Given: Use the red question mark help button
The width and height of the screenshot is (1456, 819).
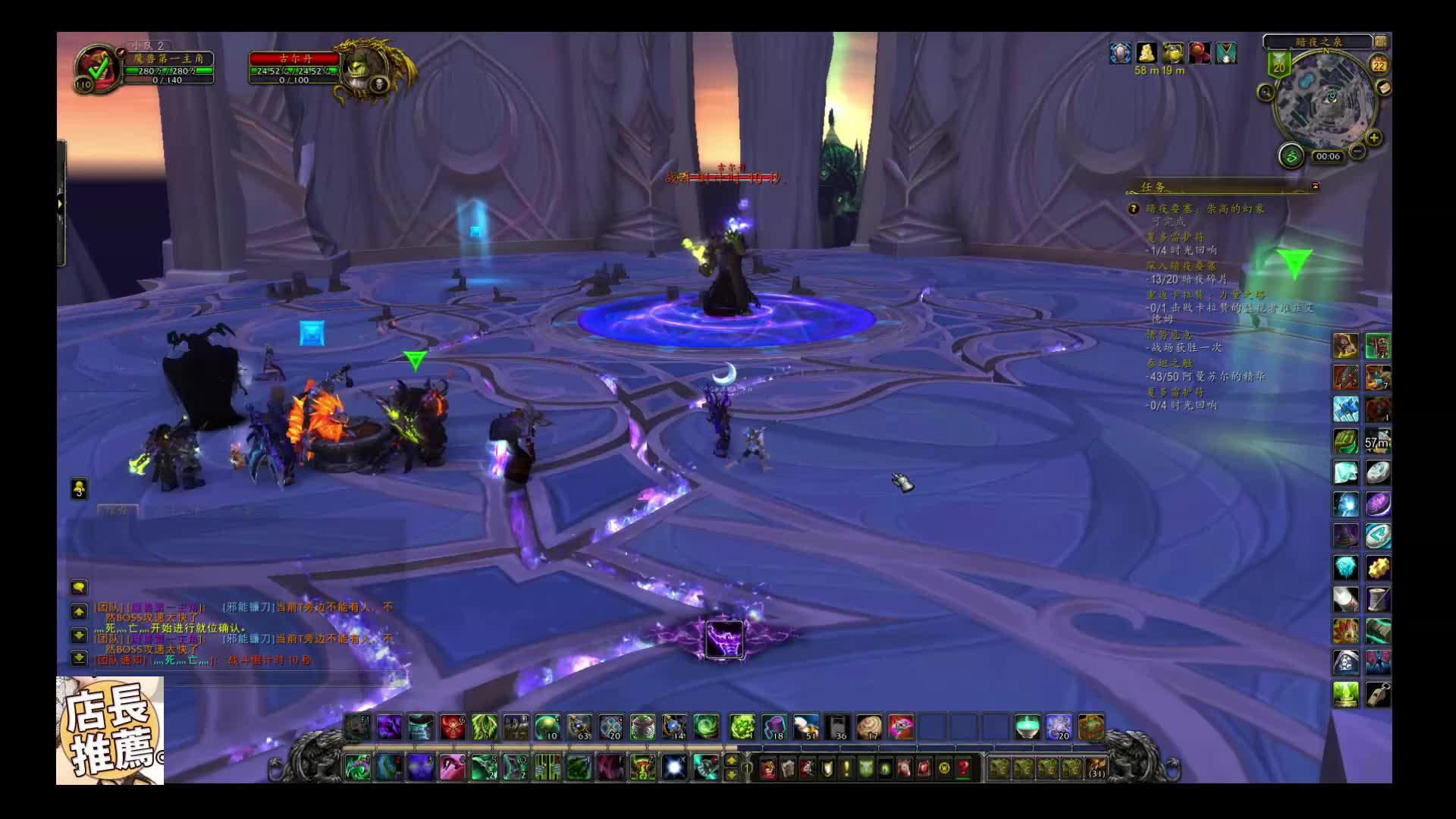Looking at the screenshot, I should pyautogui.click(x=963, y=768).
